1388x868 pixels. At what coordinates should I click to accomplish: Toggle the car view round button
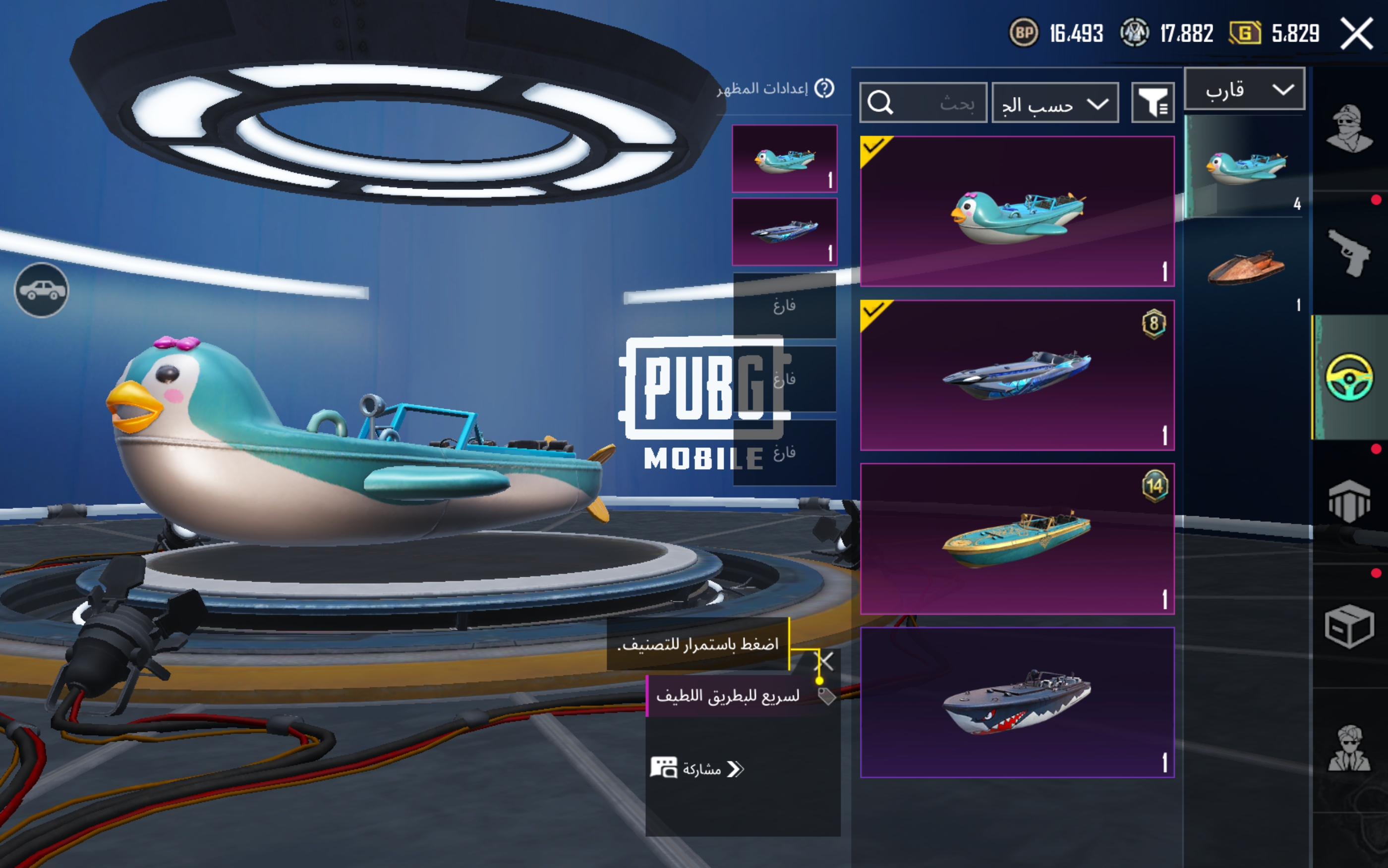tap(41, 290)
